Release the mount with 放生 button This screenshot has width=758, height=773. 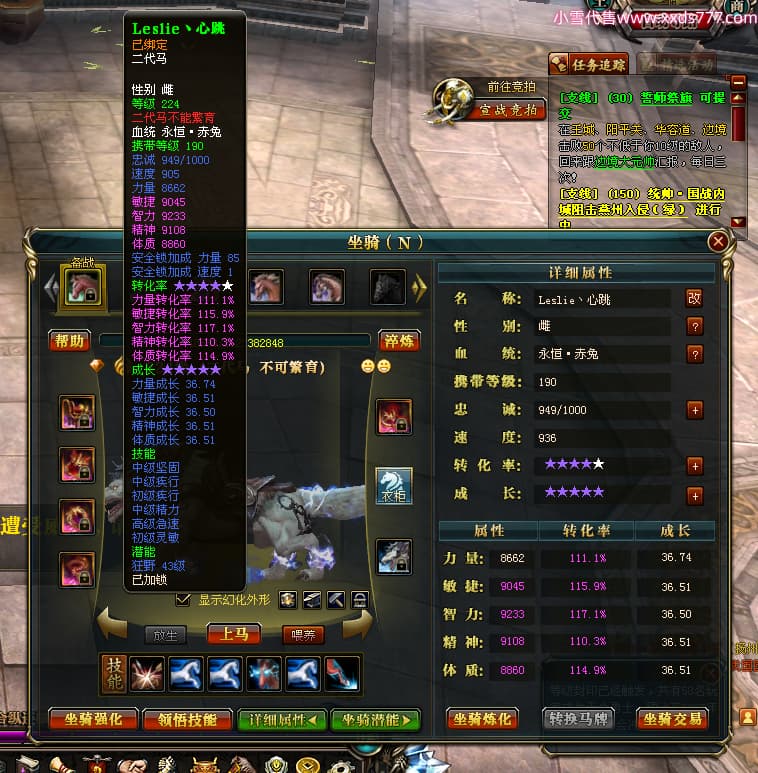click(164, 634)
